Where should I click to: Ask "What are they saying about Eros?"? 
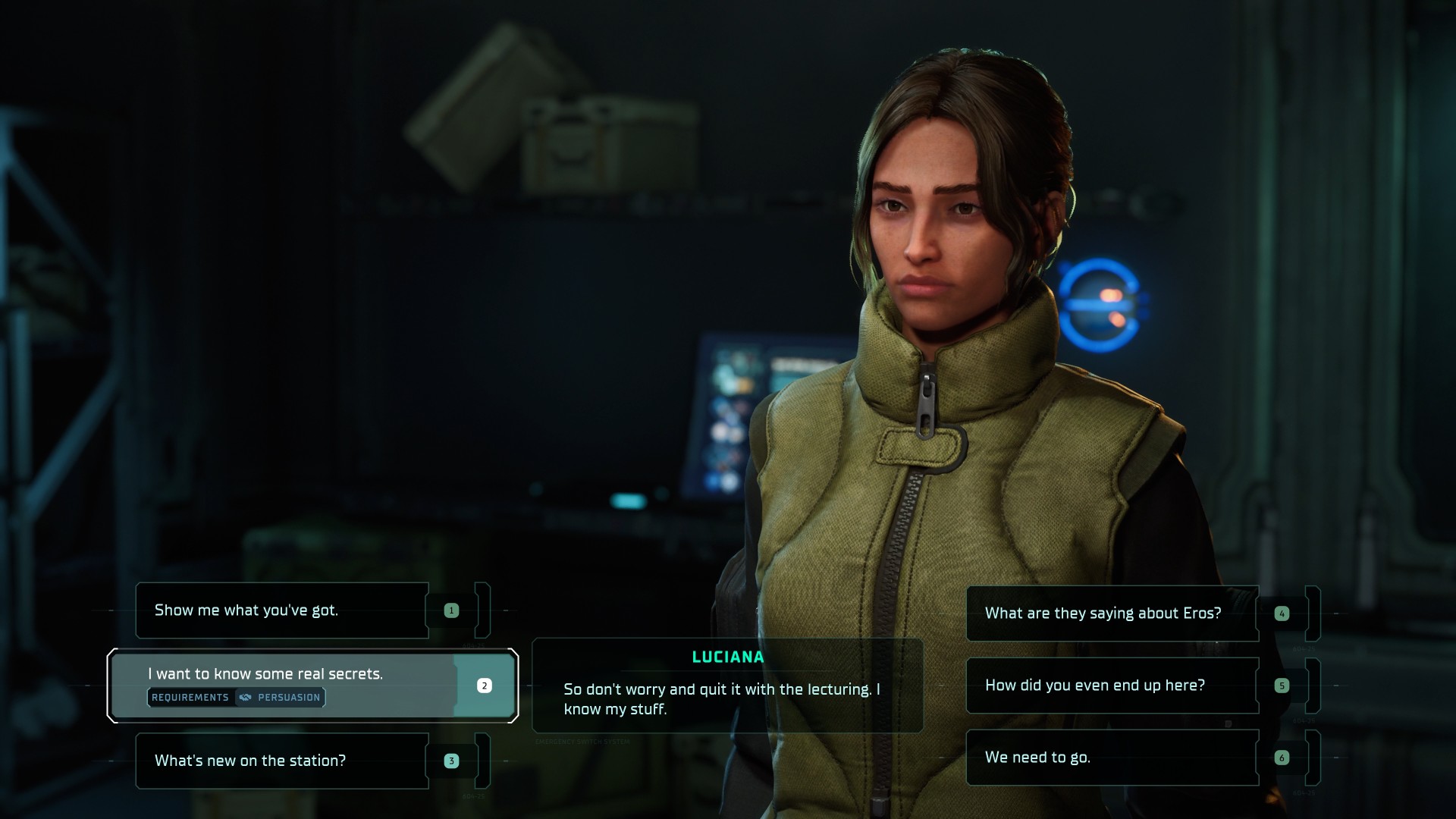point(1112,613)
